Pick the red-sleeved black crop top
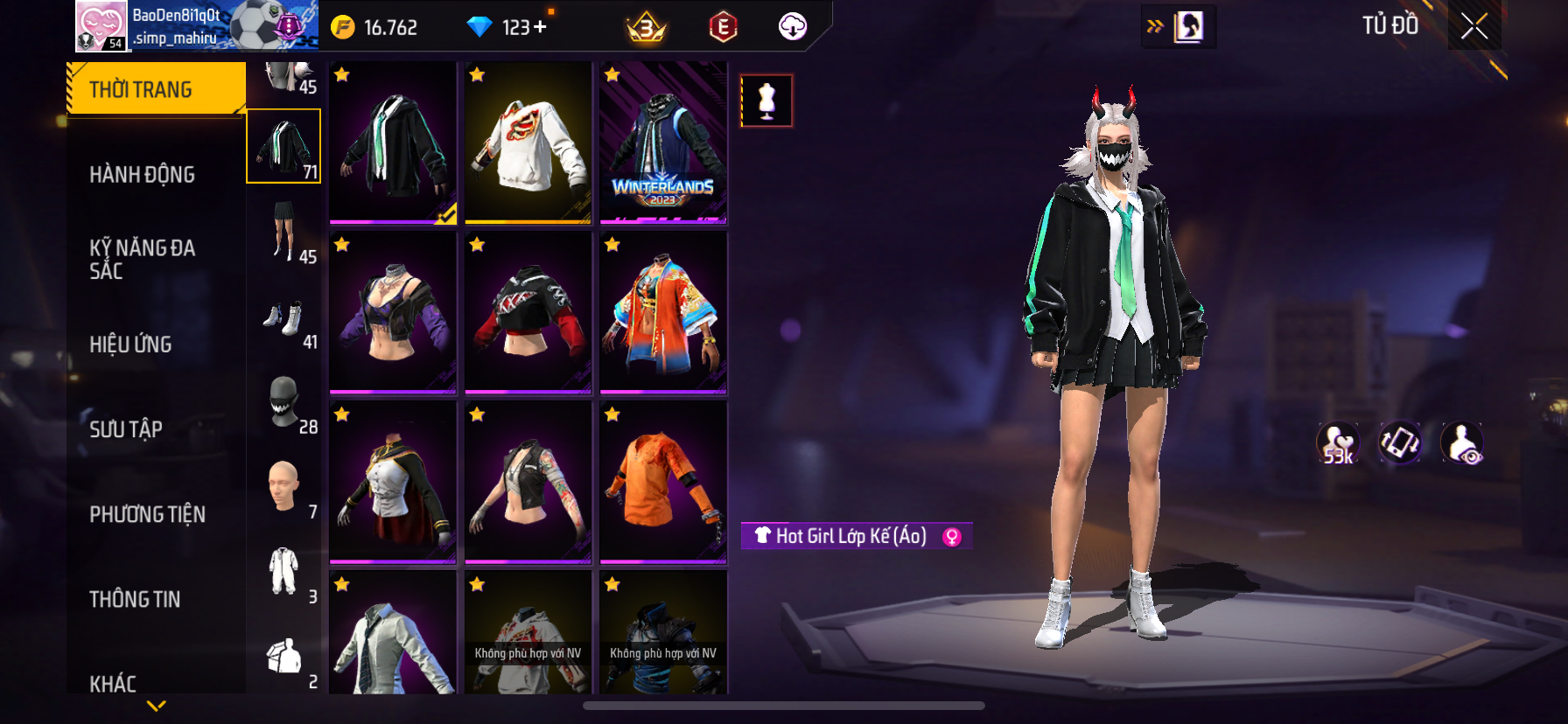Viewport: 1568px width, 724px height. point(528,312)
